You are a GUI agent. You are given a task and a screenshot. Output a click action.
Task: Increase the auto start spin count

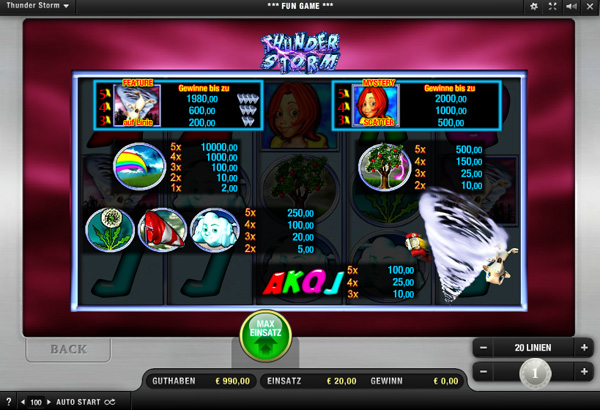coord(48,402)
